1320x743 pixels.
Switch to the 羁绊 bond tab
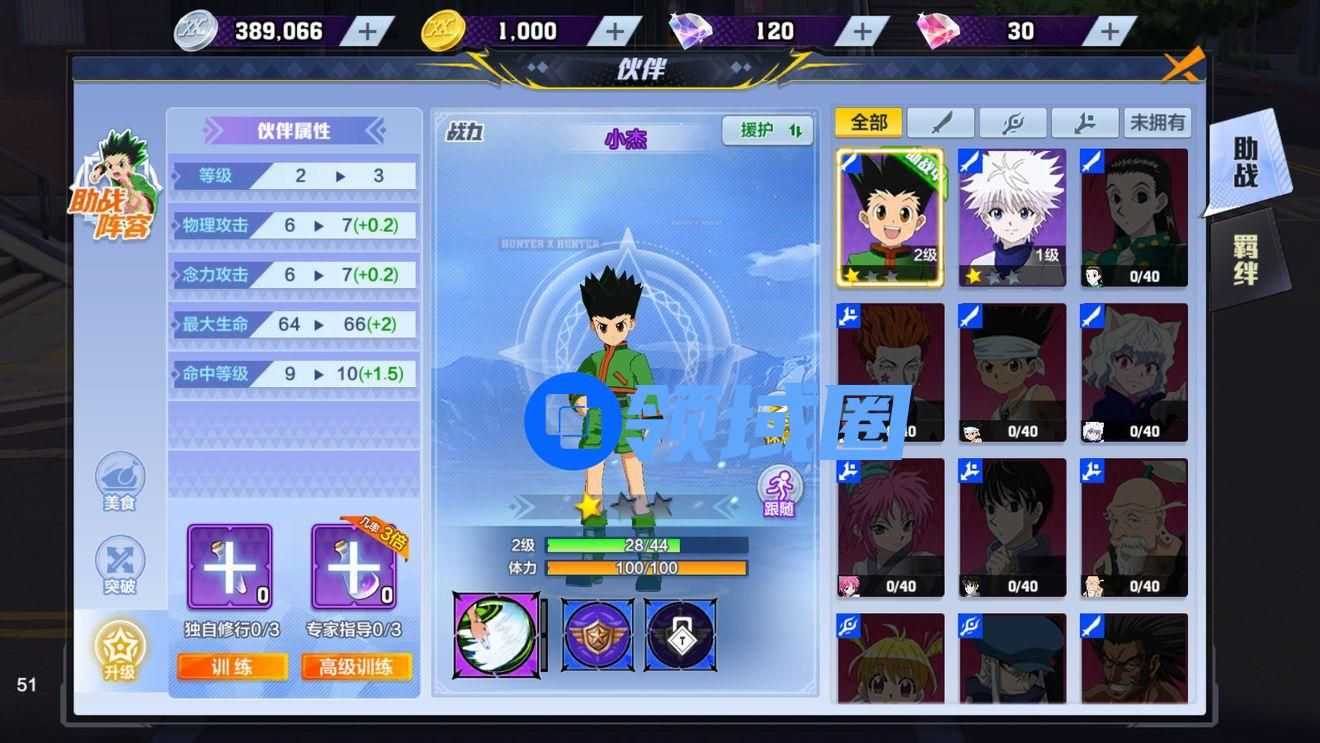coord(1245,259)
